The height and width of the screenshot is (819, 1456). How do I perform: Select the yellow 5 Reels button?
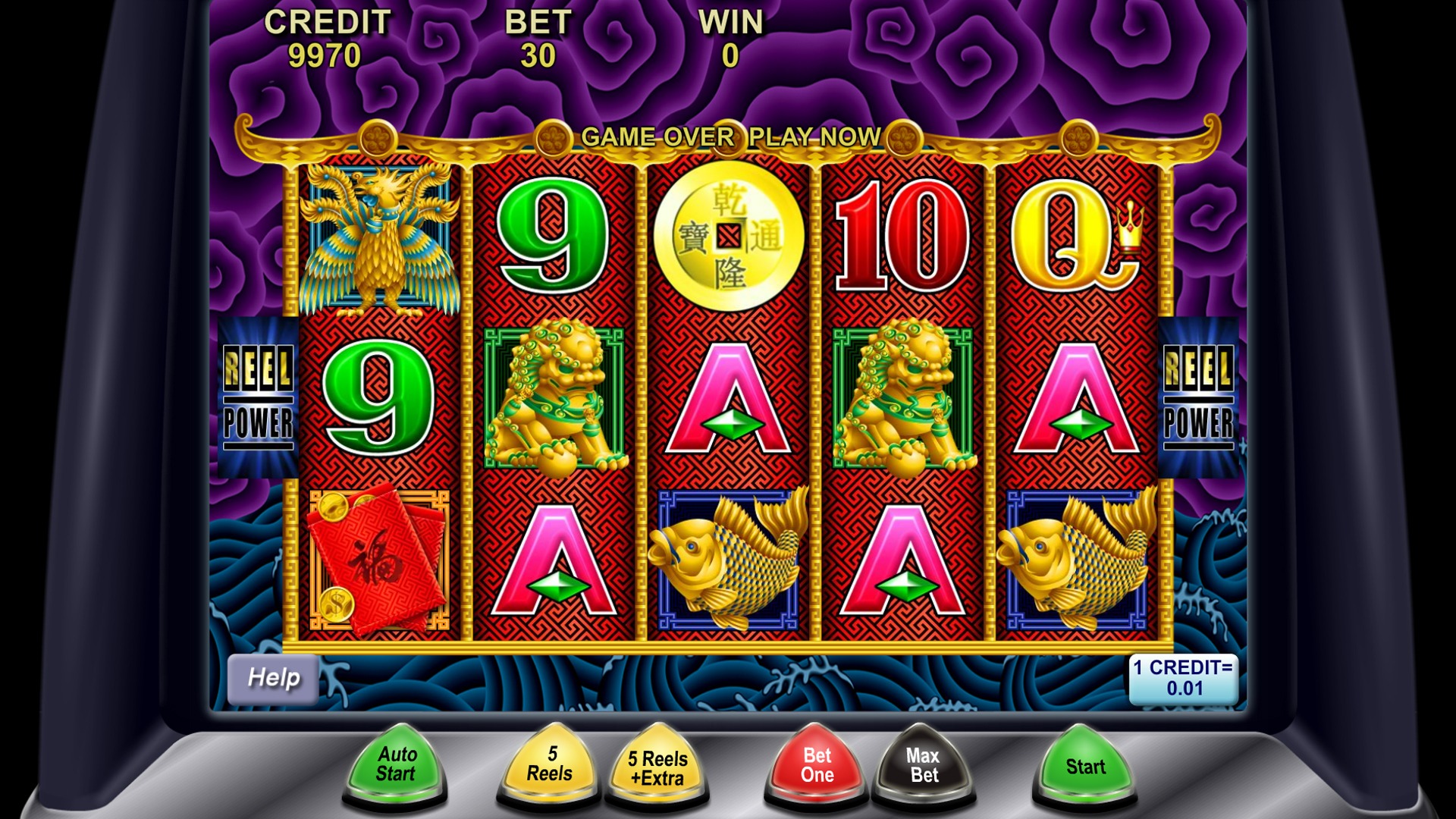pyautogui.click(x=549, y=764)
